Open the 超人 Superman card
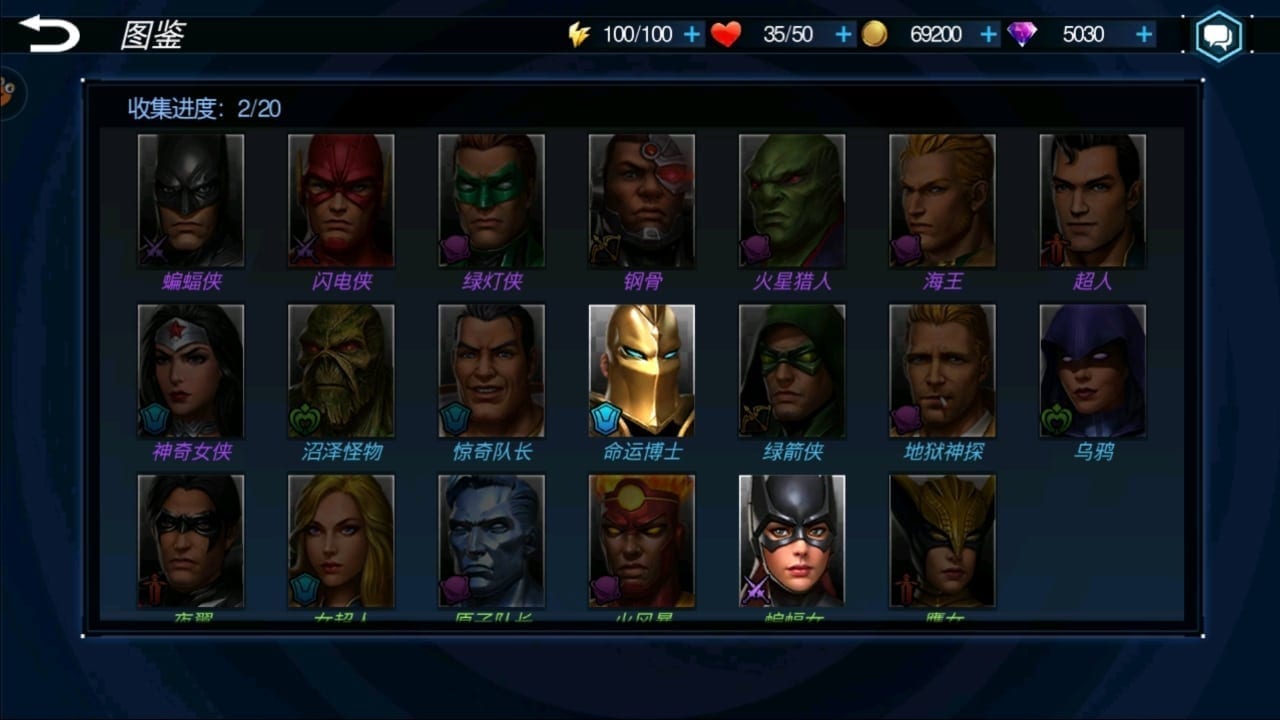The width and height of the screenshot is (1280, 720). 1092,201
